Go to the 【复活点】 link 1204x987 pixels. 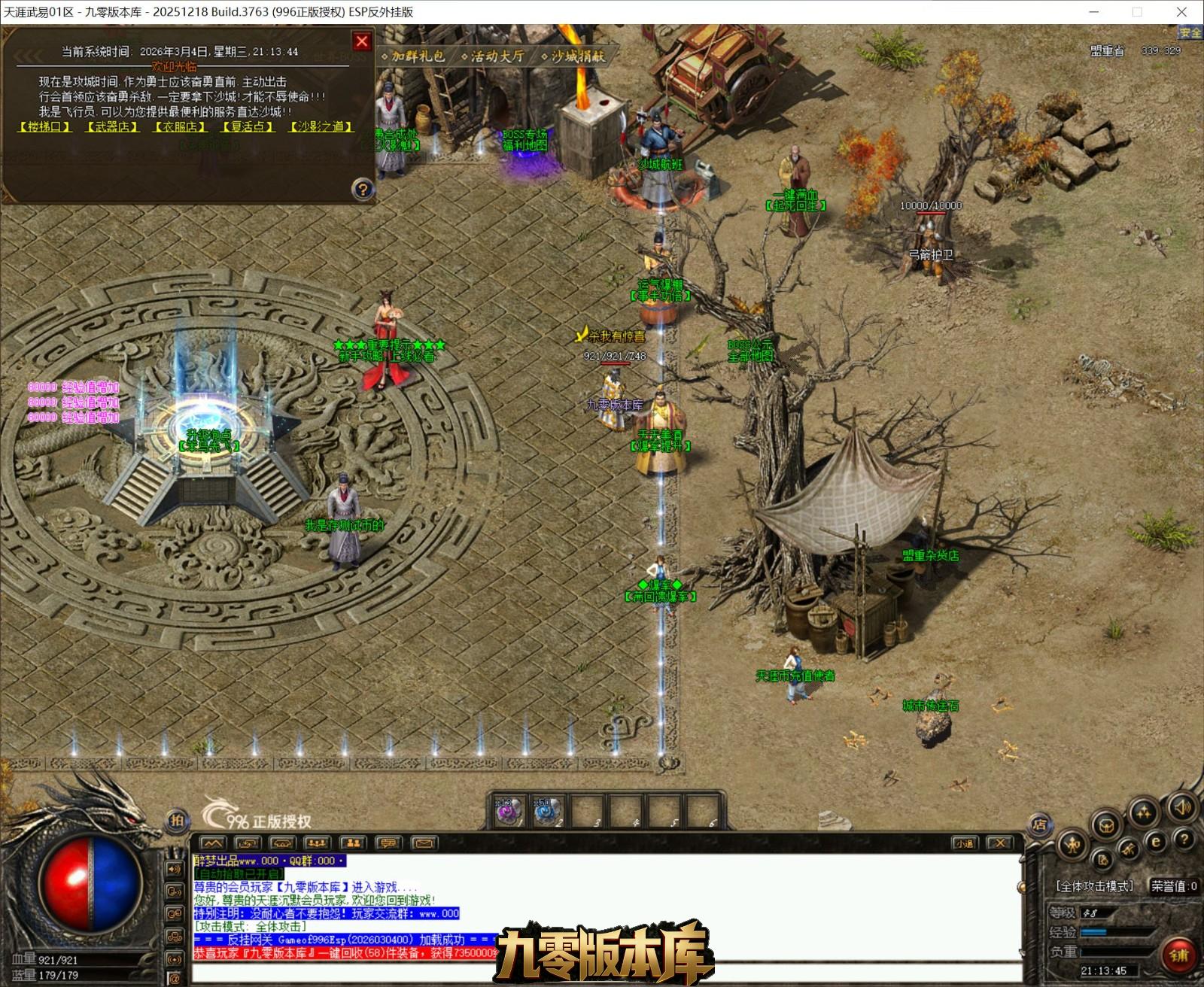coord(248,126)
